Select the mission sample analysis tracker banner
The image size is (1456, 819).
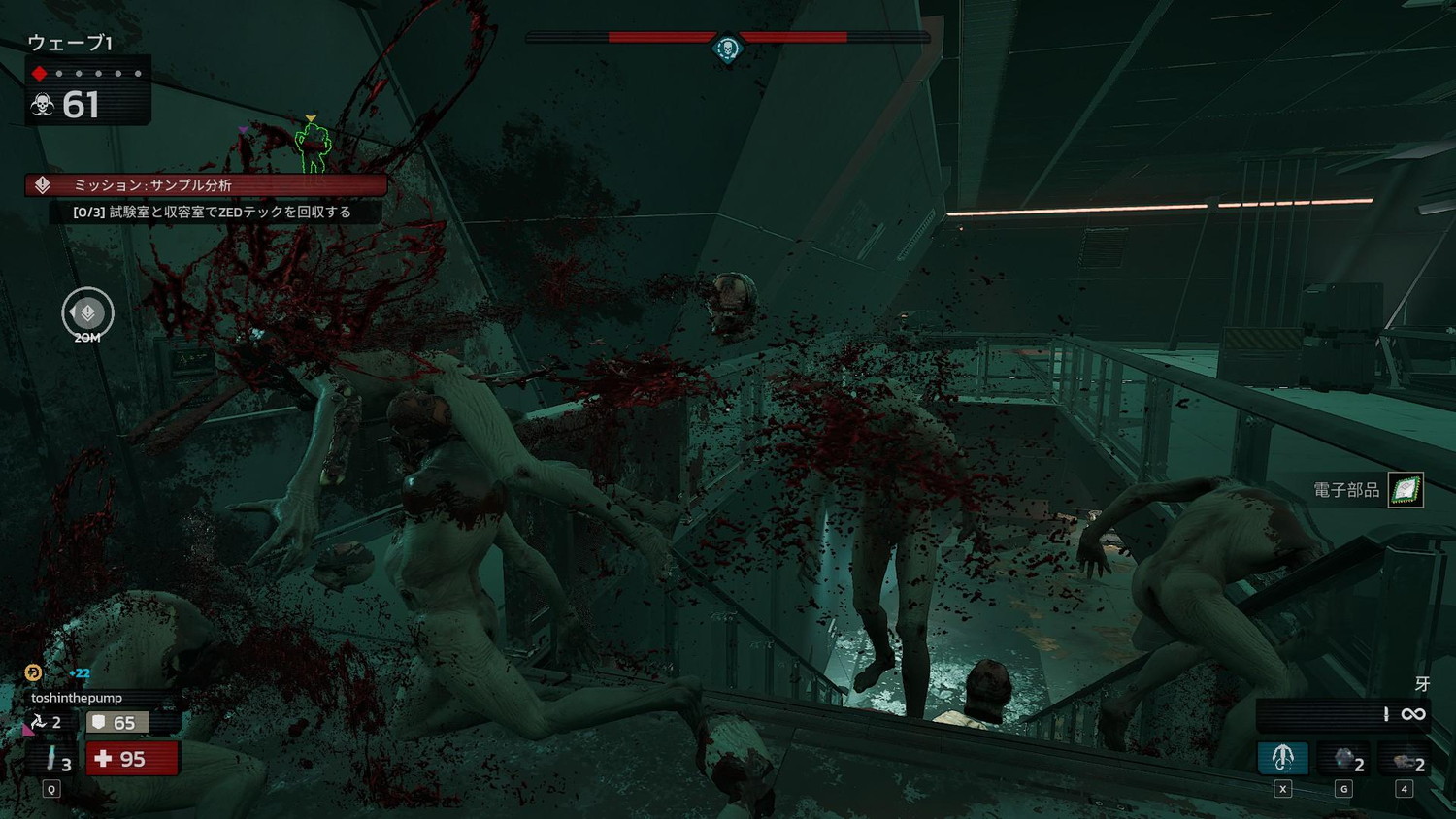tap(206, 184)
